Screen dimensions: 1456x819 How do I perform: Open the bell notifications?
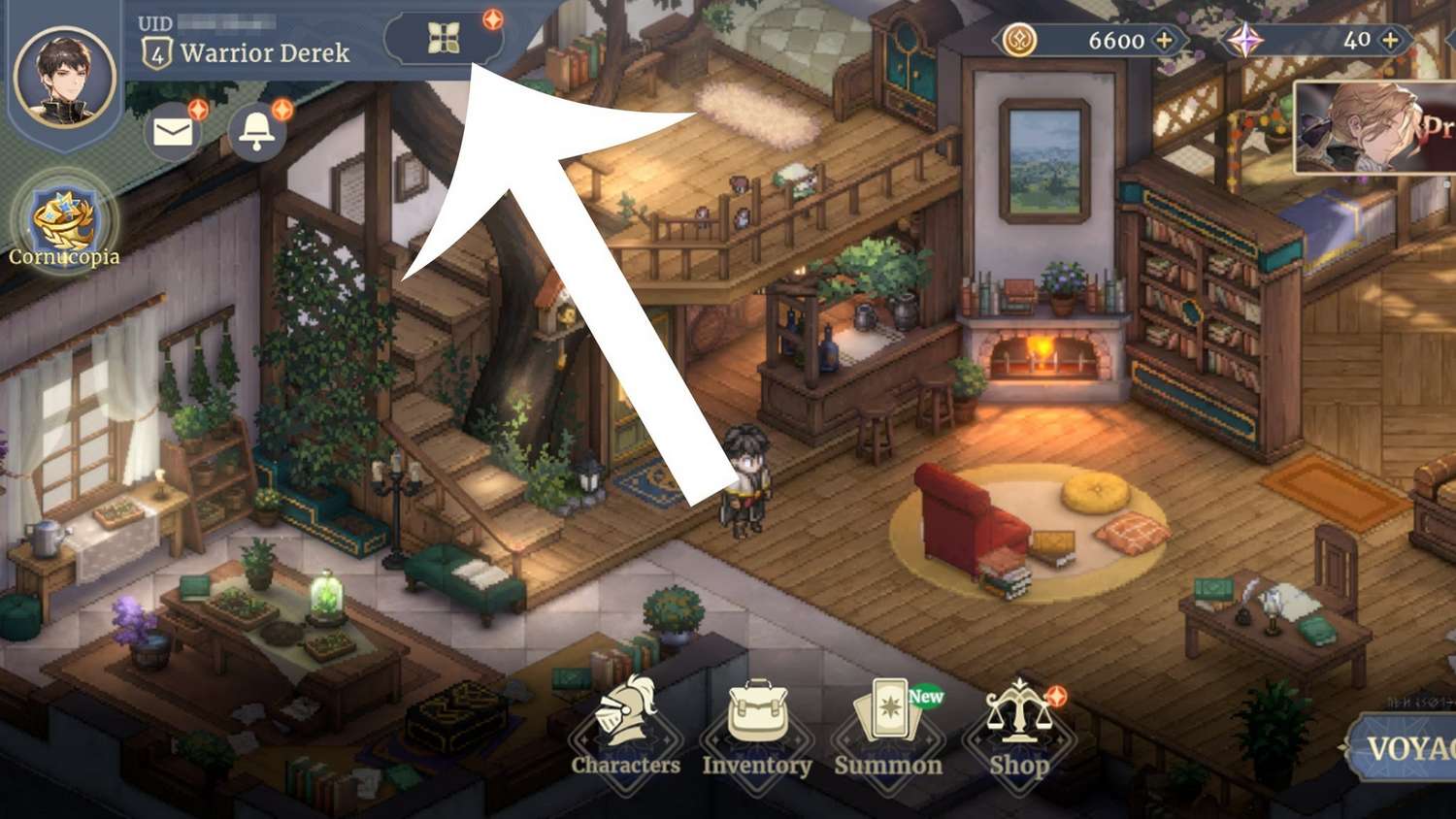[256, 132]
